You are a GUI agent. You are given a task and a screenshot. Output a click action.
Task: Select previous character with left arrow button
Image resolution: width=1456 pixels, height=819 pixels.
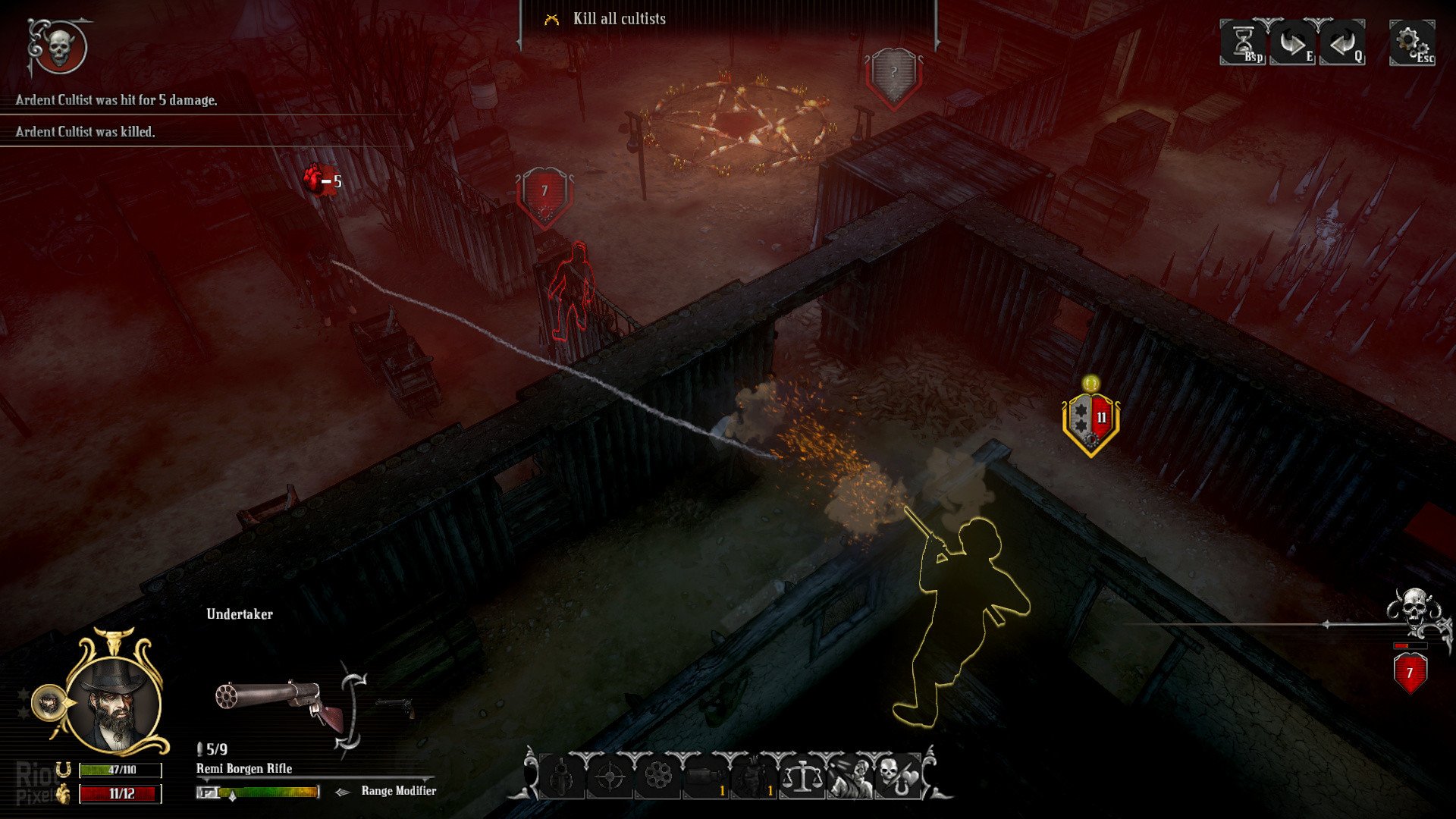click(1342, 44)
